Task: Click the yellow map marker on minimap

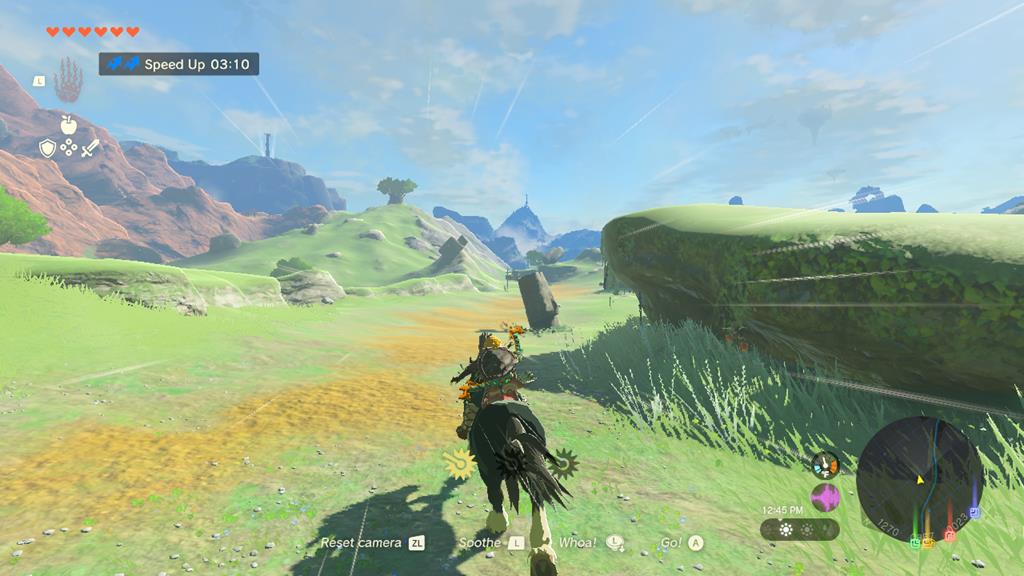Action: pos(928,542)
